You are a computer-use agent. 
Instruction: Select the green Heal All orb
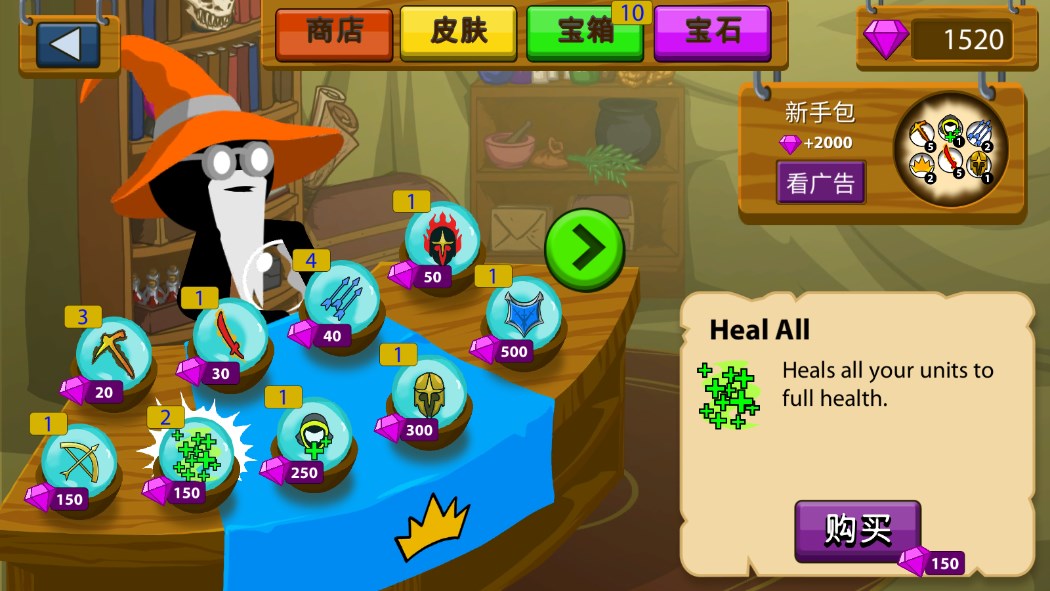click(x=196, y=454)
